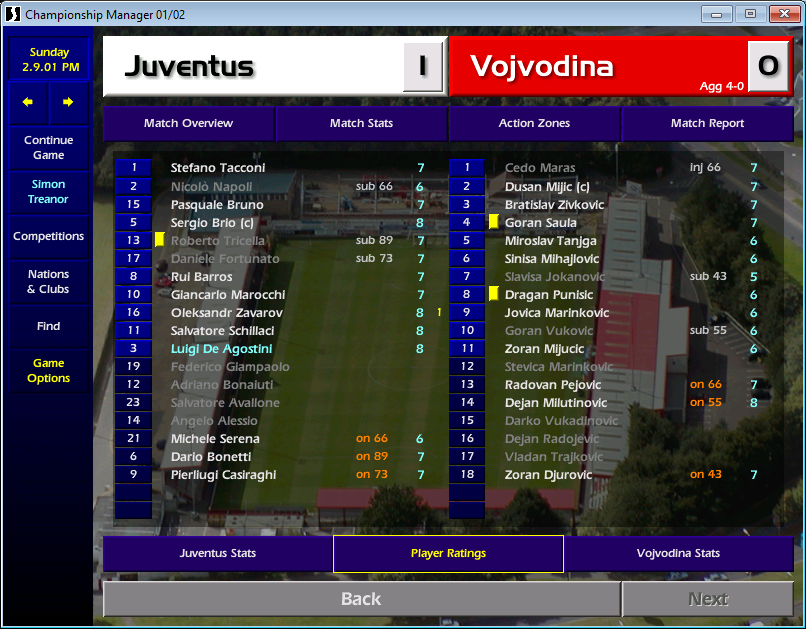Open the Match Overview tab
Screen dimensions: 806x629
point(188,123)
